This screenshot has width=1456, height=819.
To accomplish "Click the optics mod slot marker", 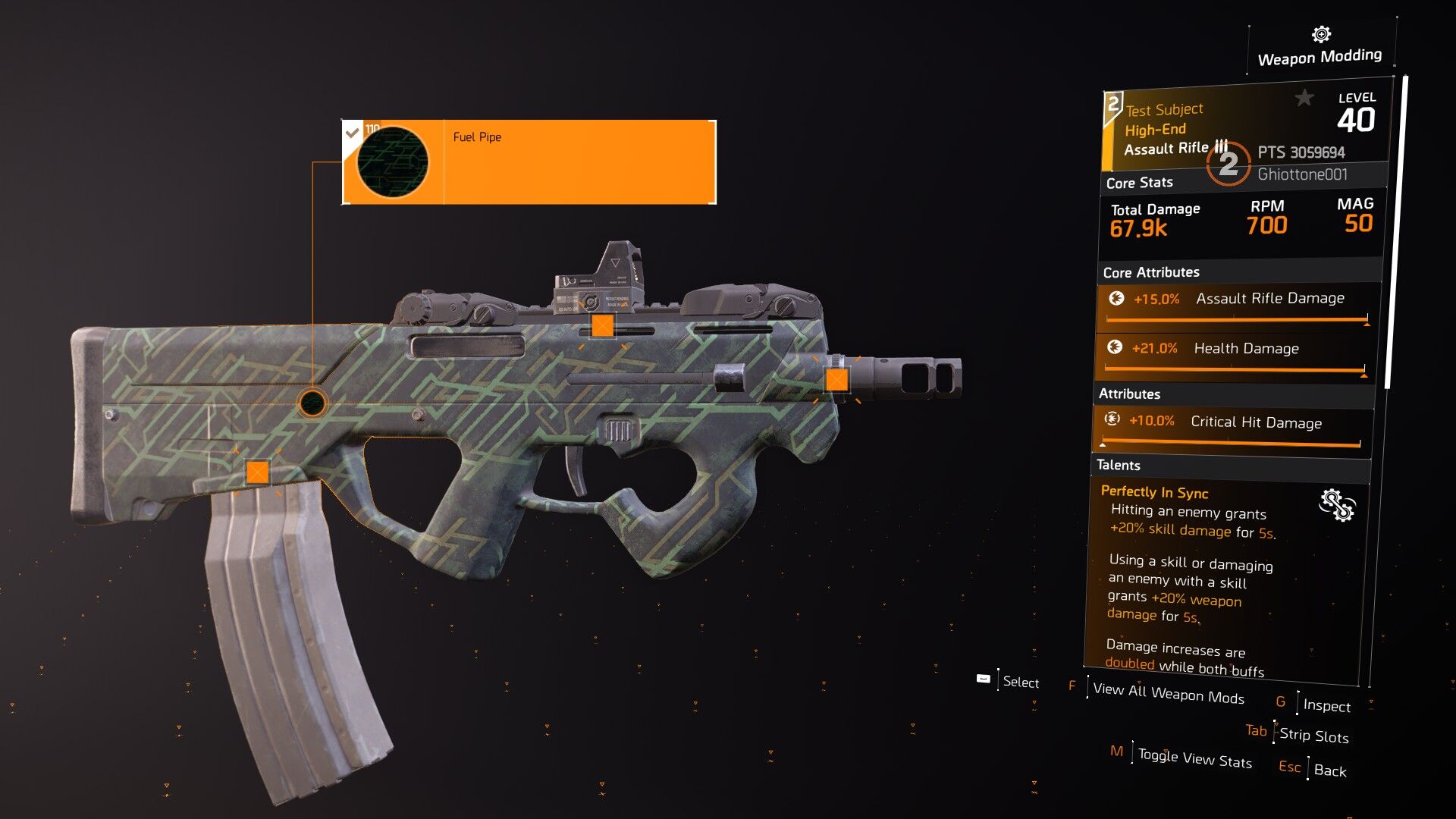I will pyautogui.click(x=602, y=326).
